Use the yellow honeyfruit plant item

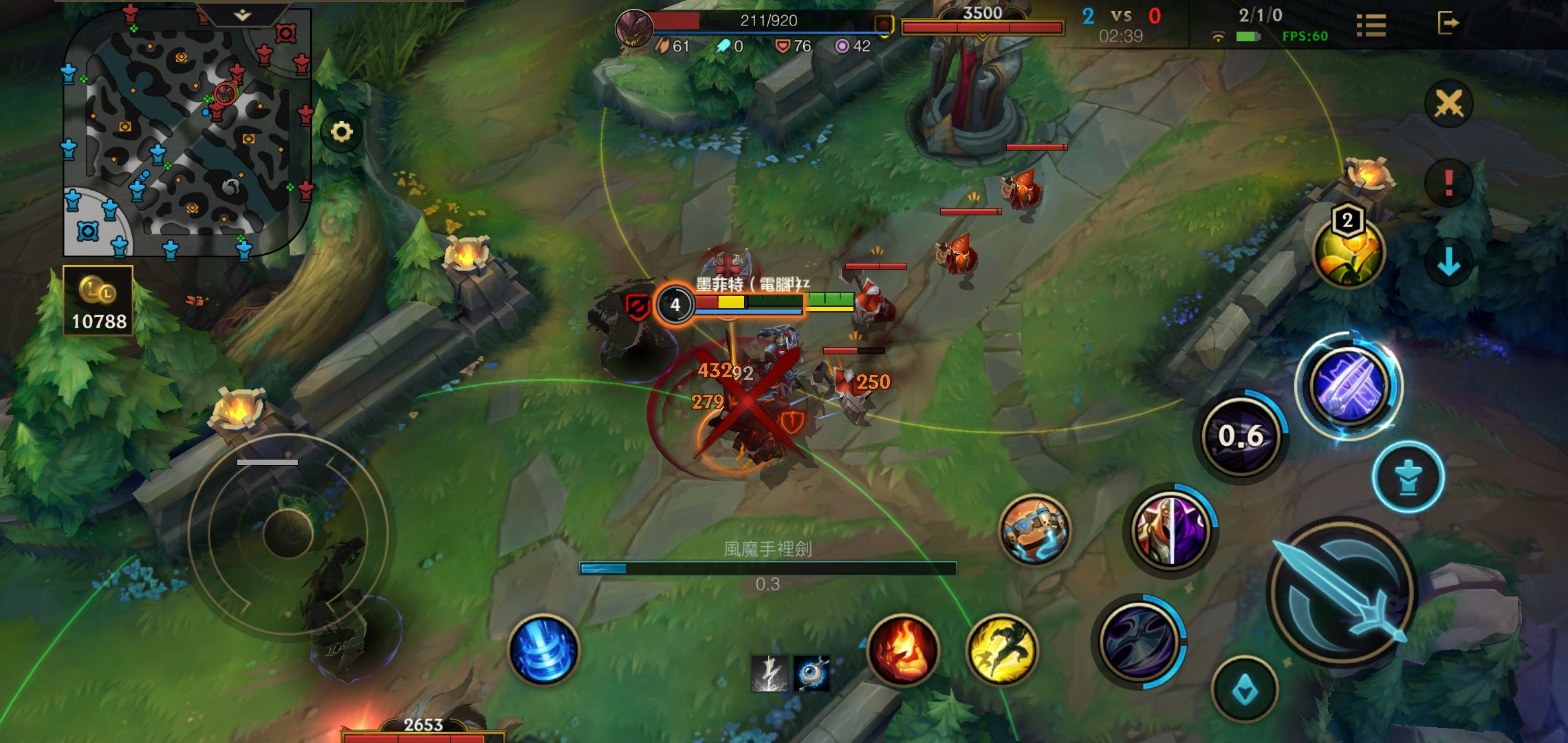click(x=1348, y=252)
